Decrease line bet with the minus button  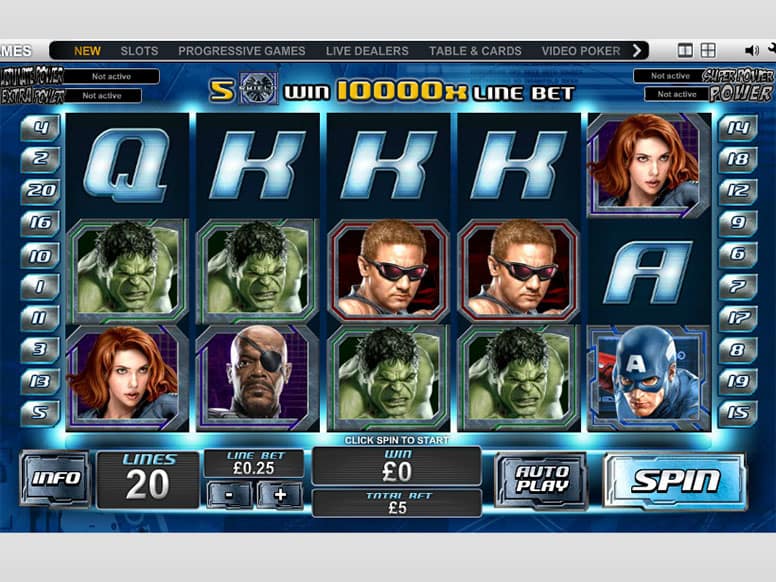pos(229,494)
